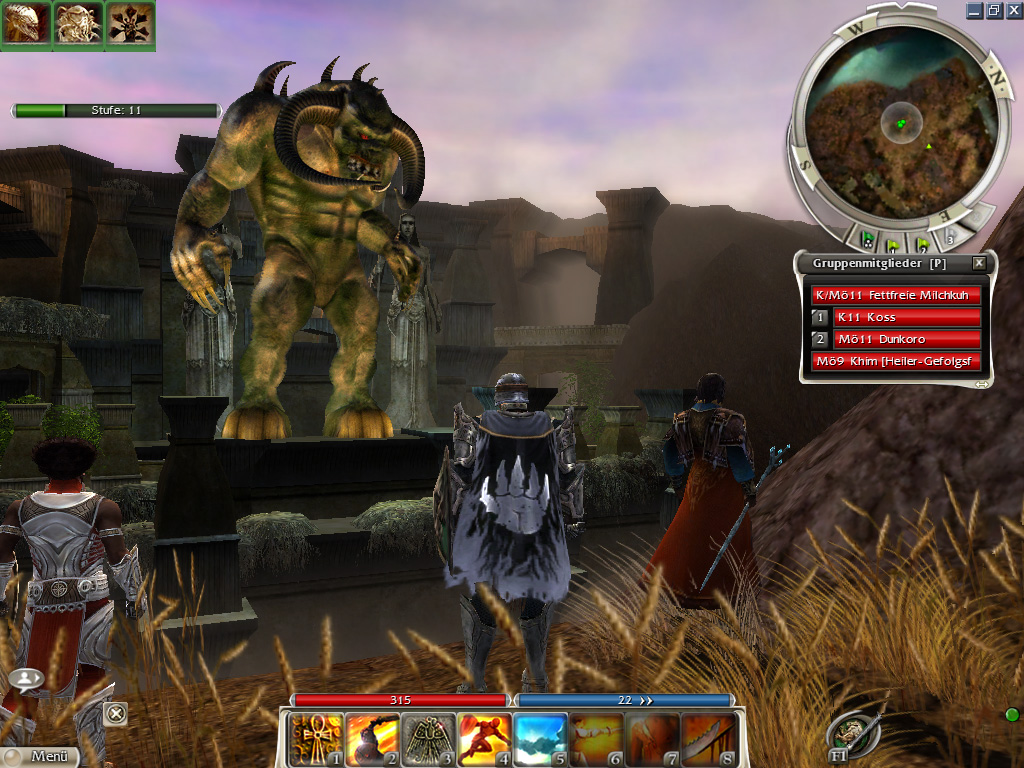This screenshot has height=768, width=1024.
Task: Select party member Fettfreie Milchkuh
Action: tap(895, 295)
